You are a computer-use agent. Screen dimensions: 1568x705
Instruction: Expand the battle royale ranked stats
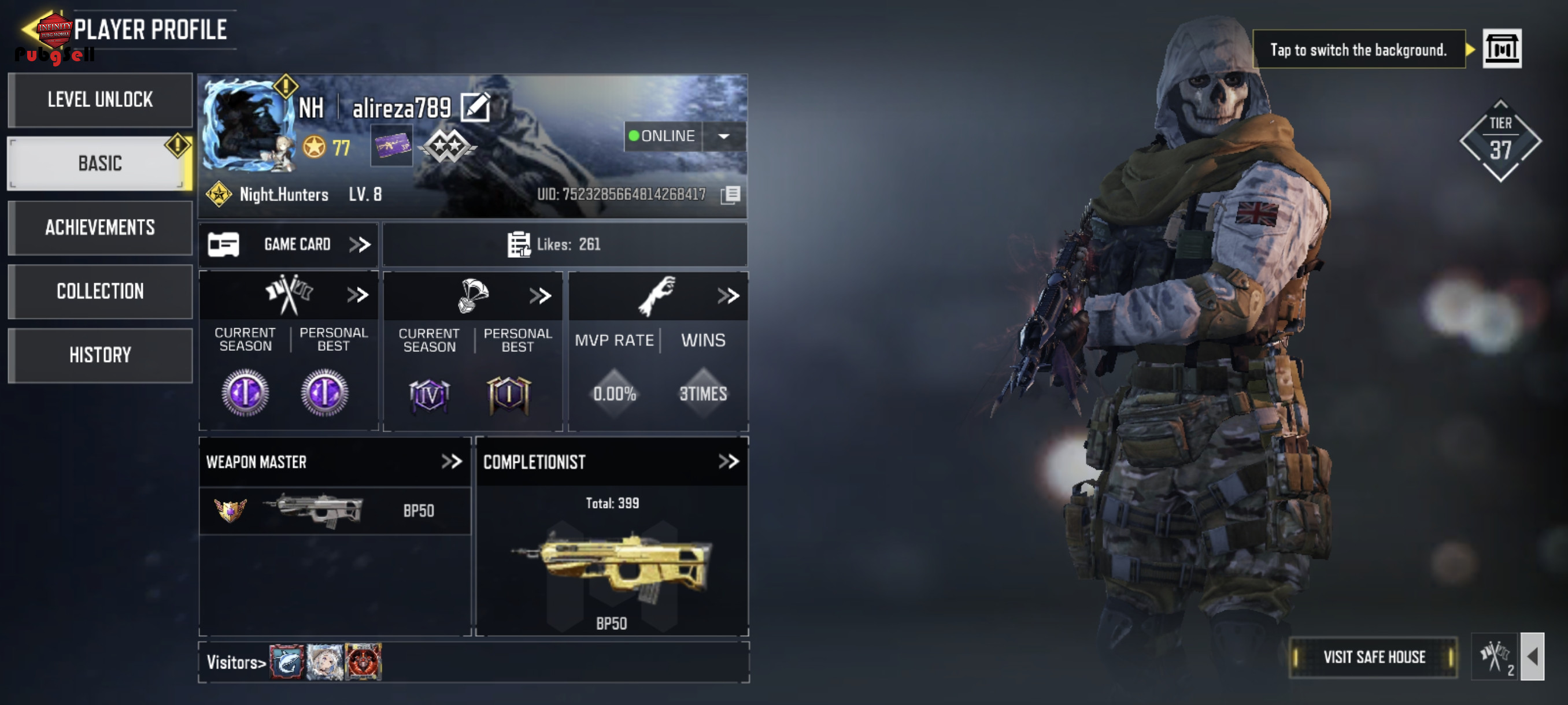(540, 296)
